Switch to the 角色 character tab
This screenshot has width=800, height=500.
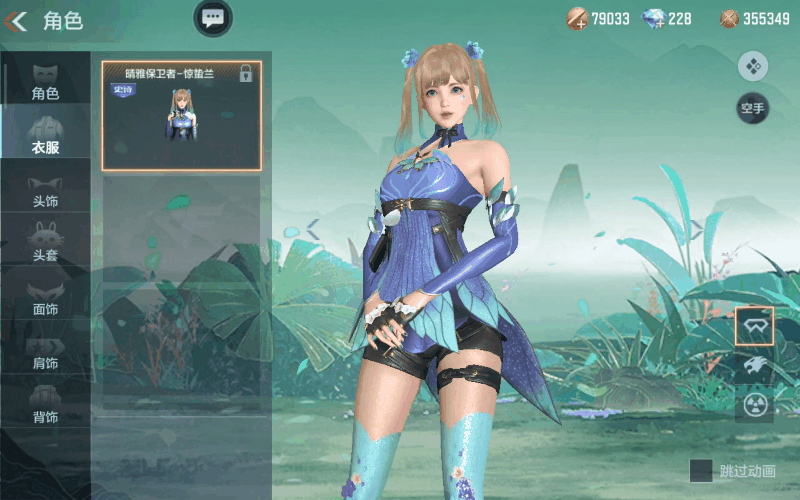coord(45,80)
